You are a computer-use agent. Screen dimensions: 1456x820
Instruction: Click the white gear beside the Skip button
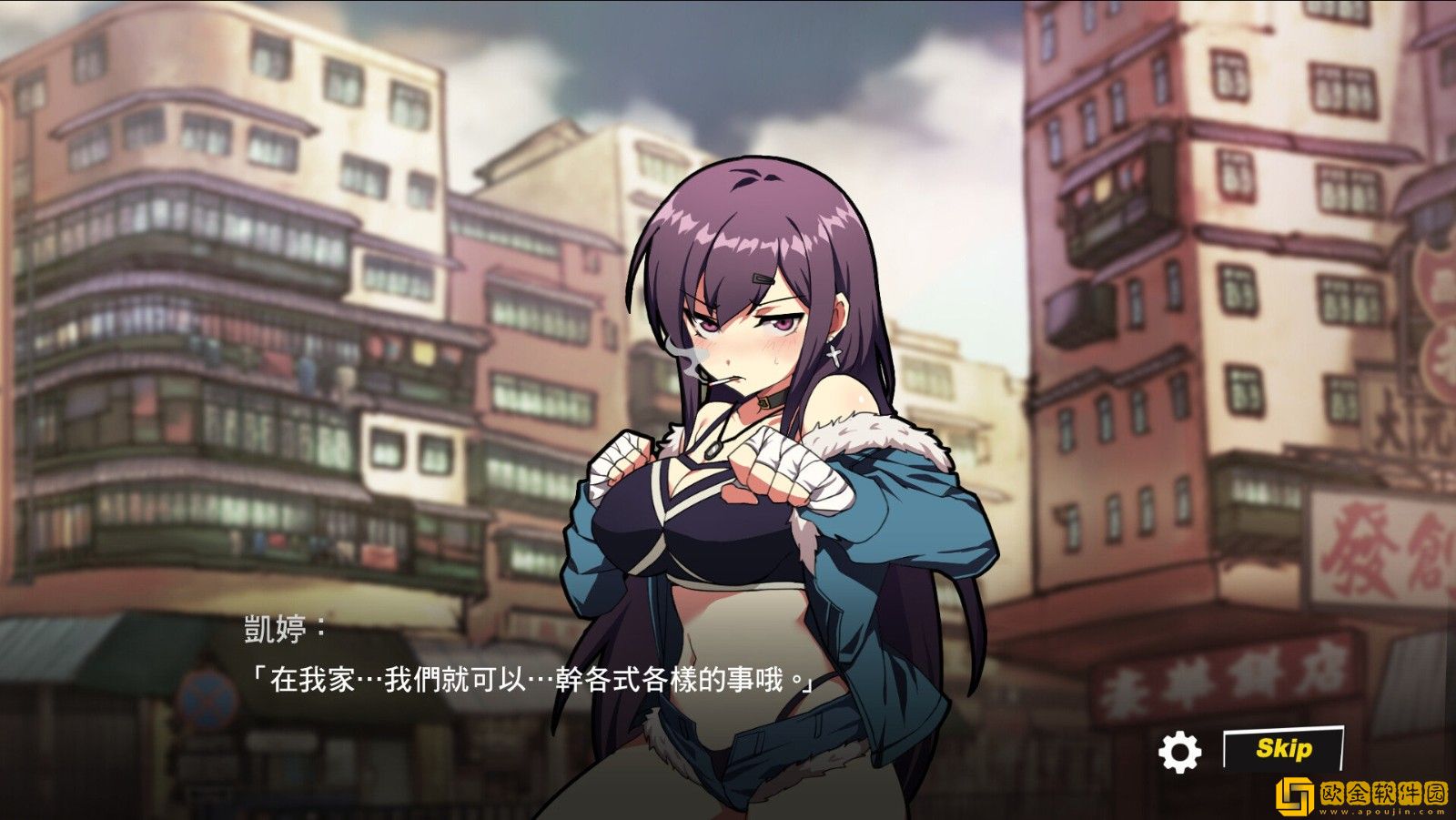[x=1180, y=753]
